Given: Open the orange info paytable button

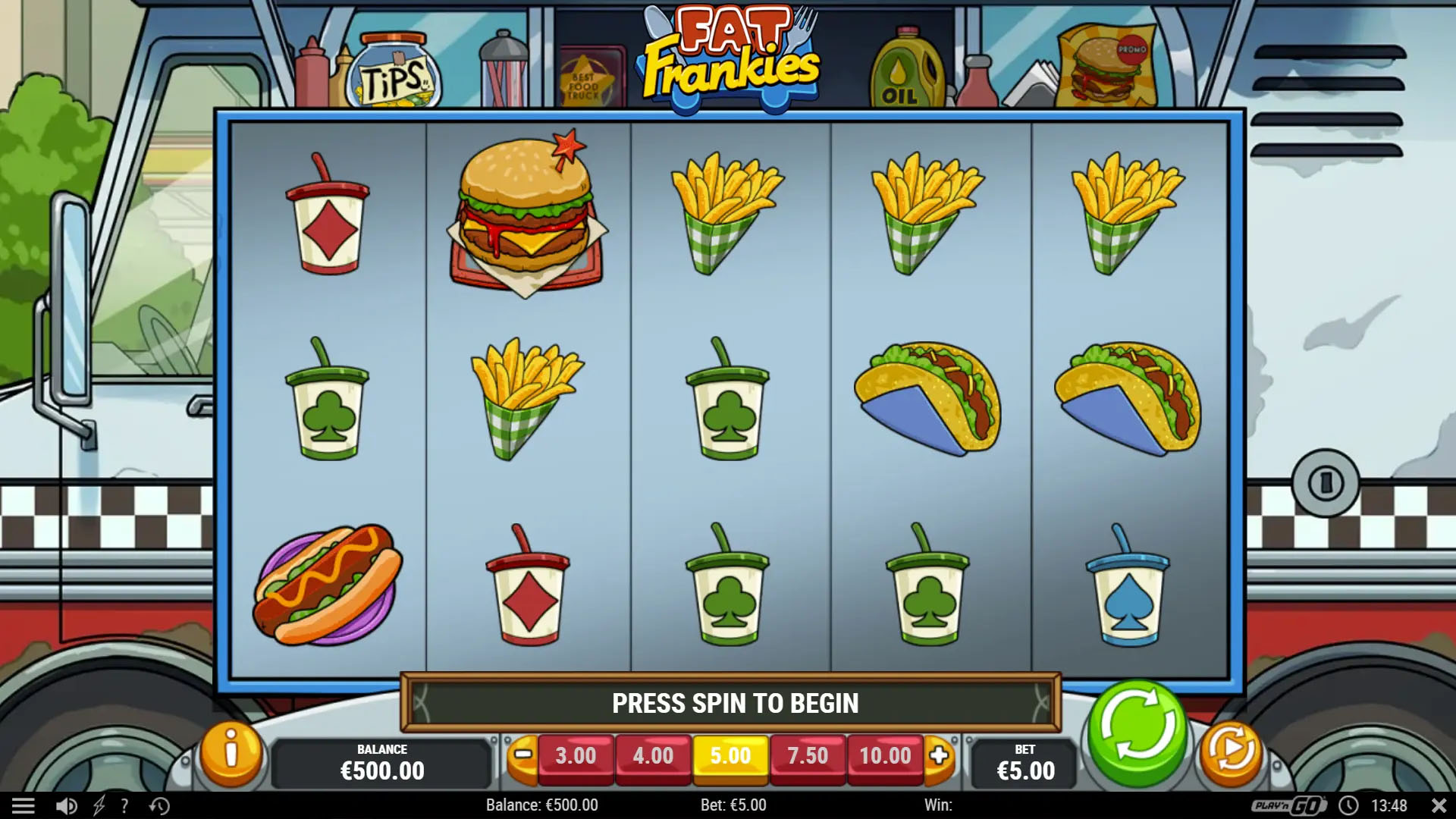Looking at the screenshot, I should pos(231,753).
